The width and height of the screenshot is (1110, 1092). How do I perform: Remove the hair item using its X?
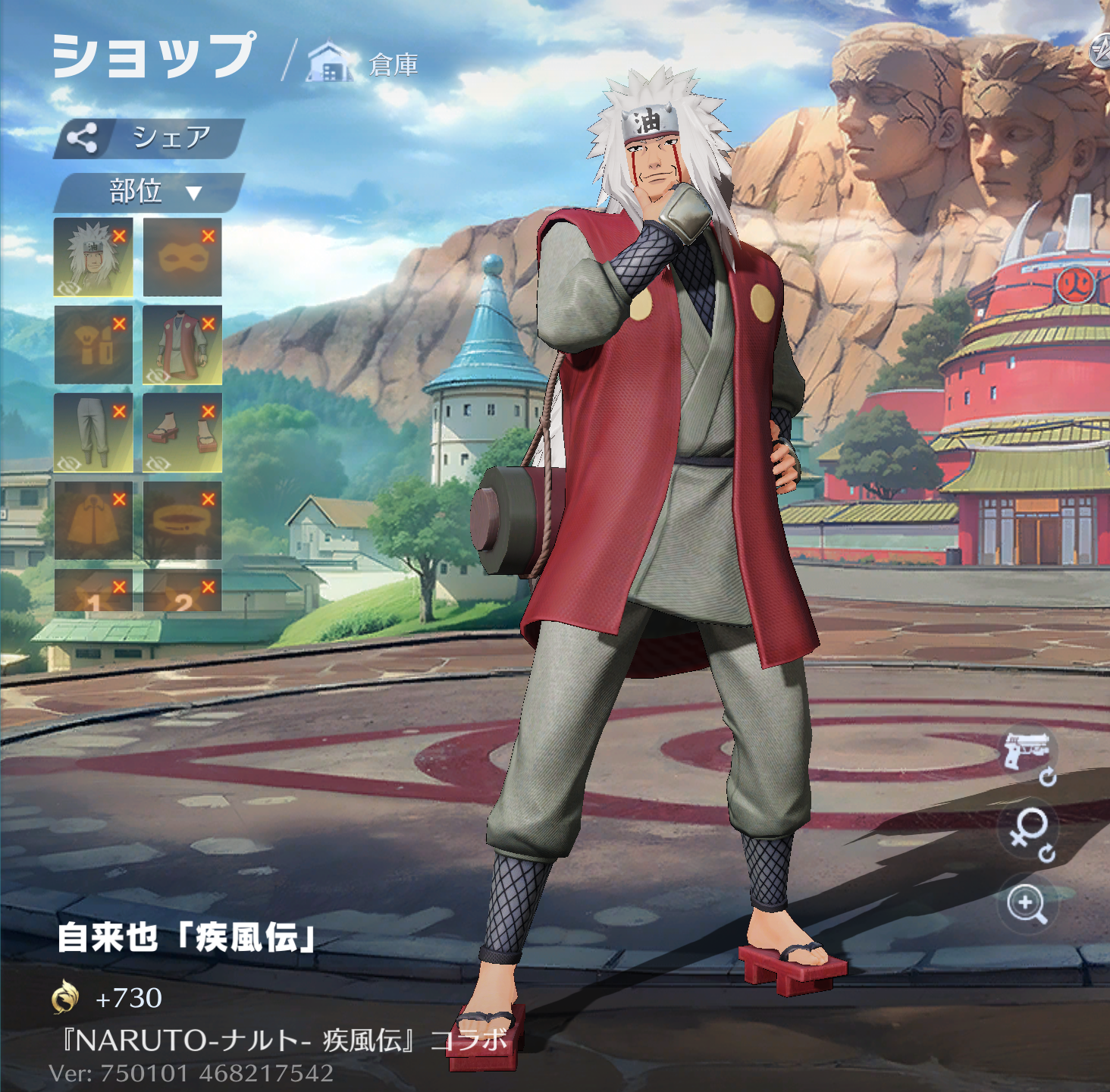pos(119,237)
